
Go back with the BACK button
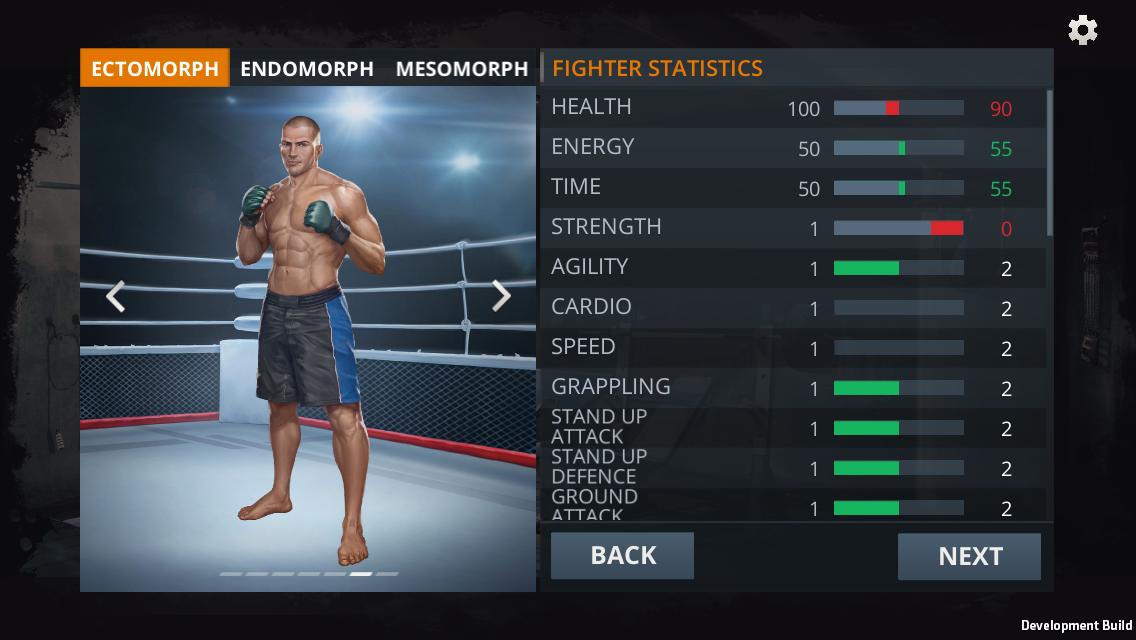coord(622,556)
